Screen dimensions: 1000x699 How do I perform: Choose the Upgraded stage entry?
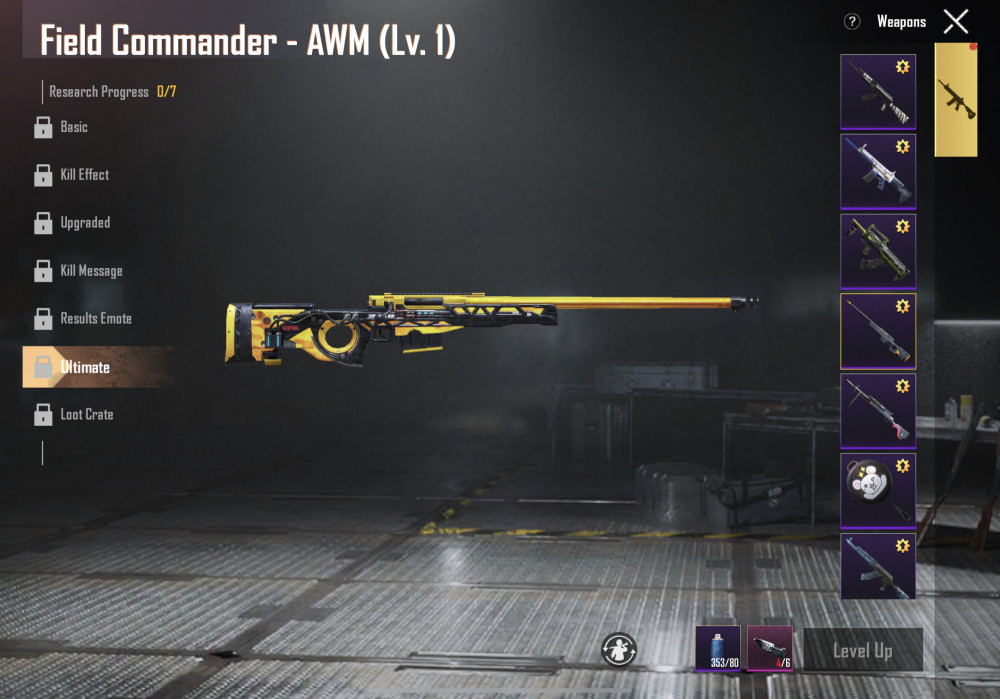coord(84,223)
